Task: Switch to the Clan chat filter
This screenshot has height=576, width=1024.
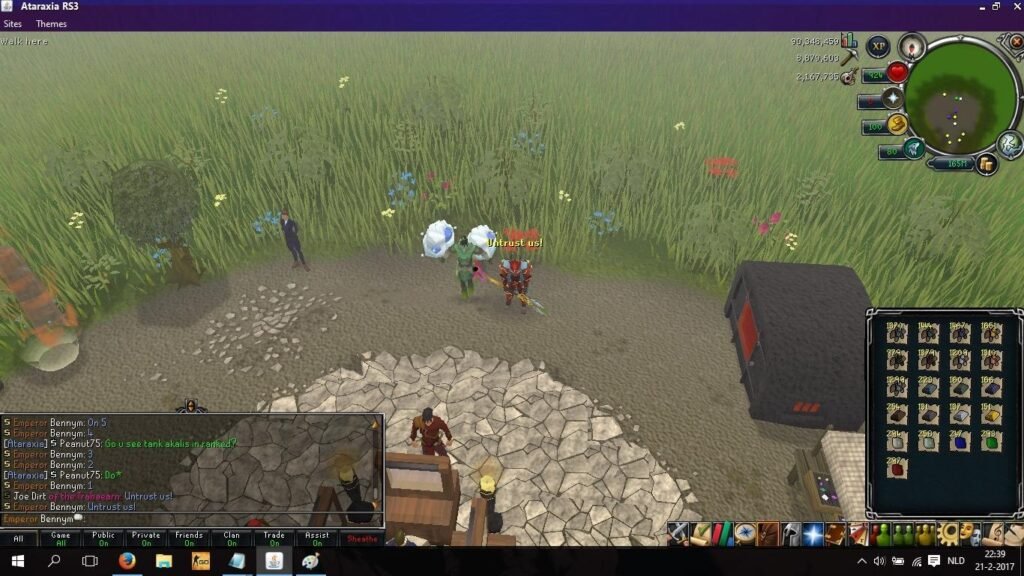Action: (x=232, y=539)
